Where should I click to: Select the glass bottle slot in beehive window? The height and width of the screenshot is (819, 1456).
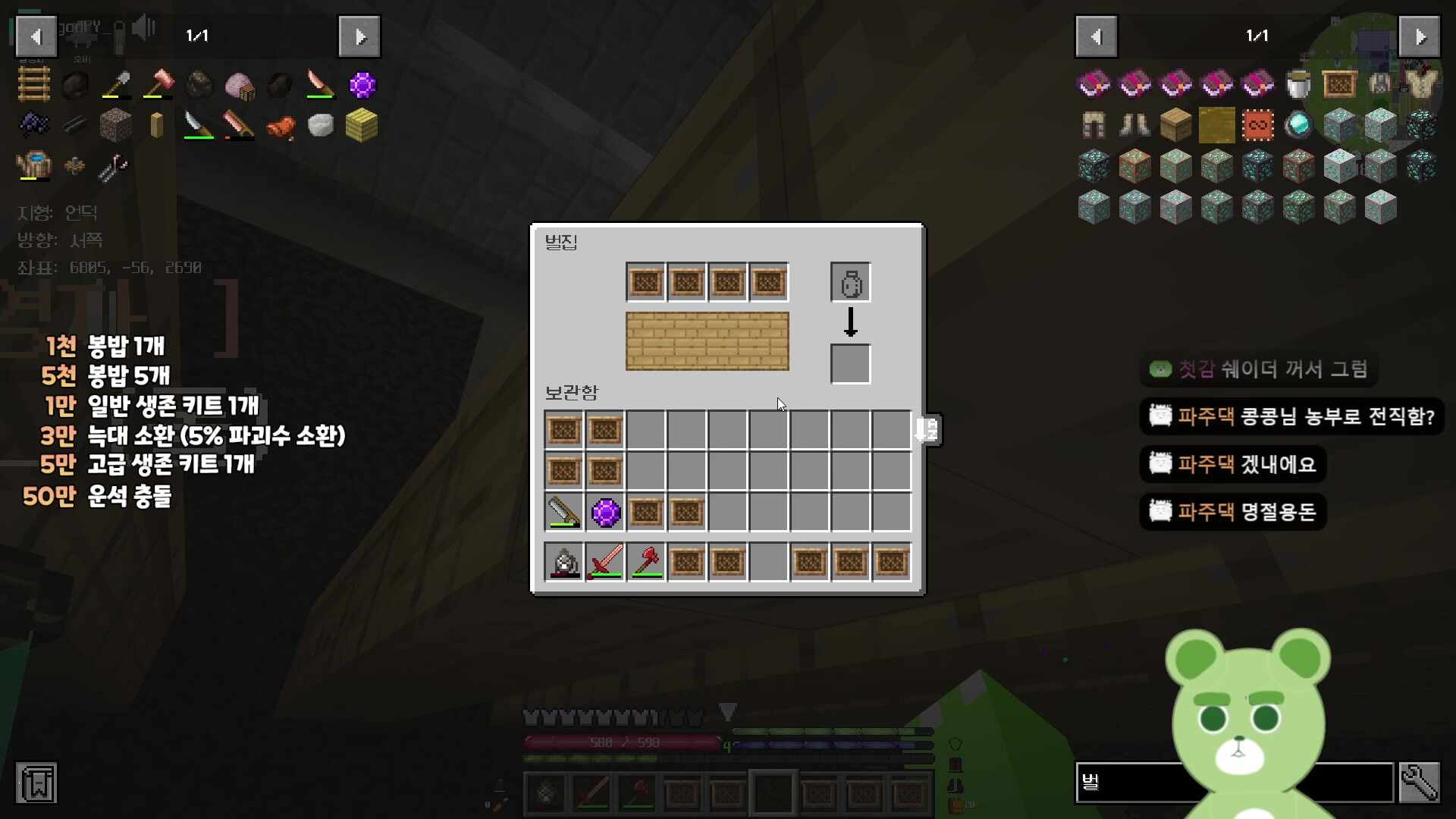pos(850,284)
